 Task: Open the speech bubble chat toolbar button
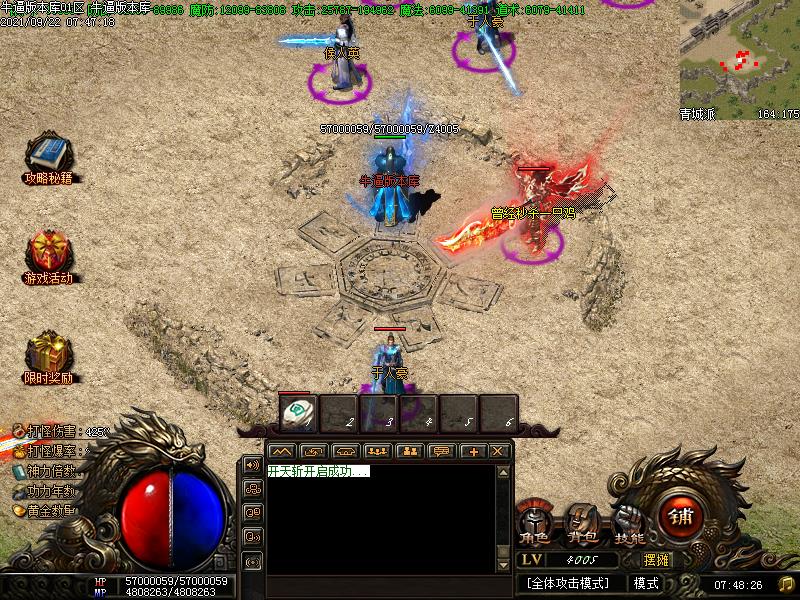[440, 452]
